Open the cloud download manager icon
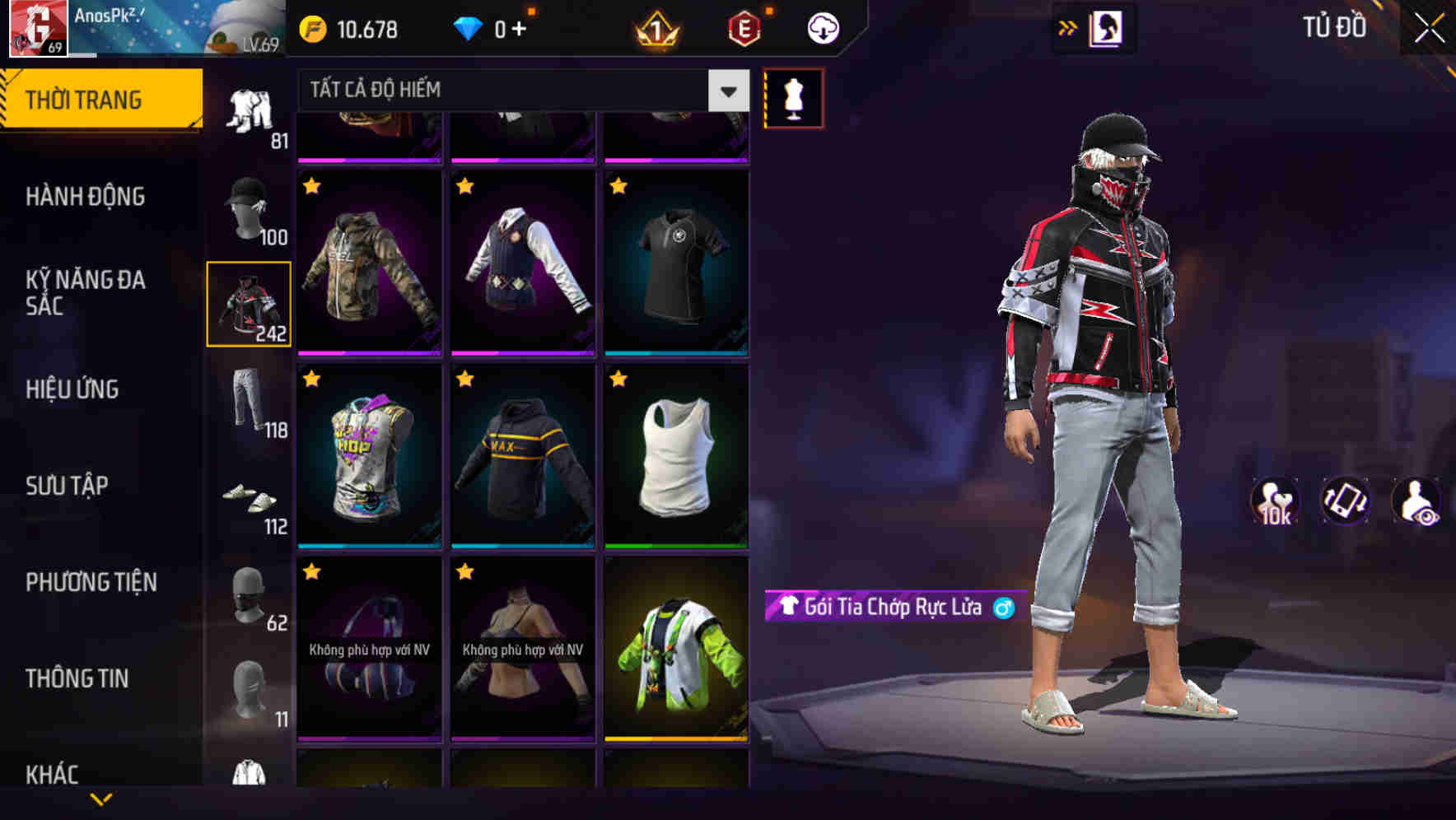1456x820 pixels. 823,27
